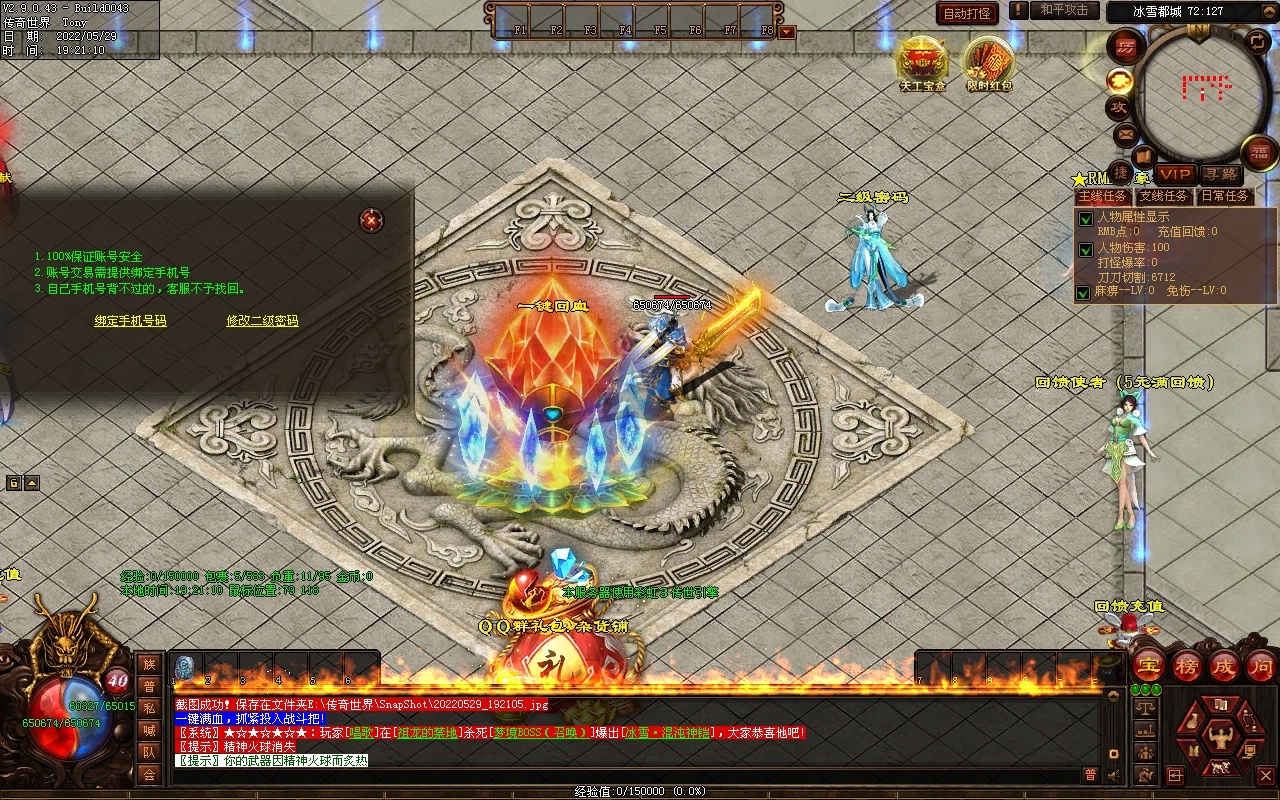Open the 榜 ranking button
Screen dimensions: 1280x800
click(1187, 666)
